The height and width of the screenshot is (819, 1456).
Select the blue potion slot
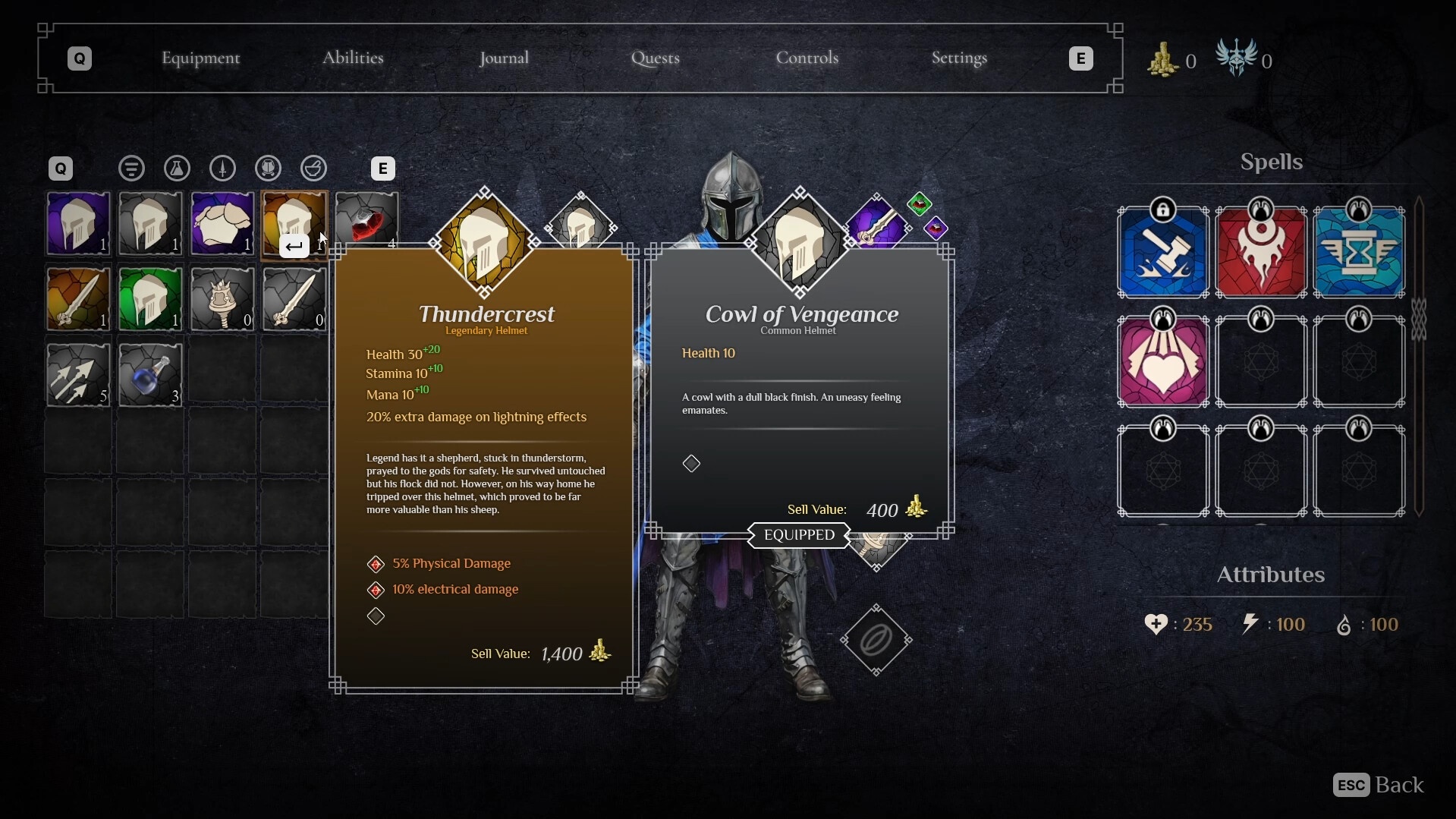pyautogui.click(x=150, y=375)
